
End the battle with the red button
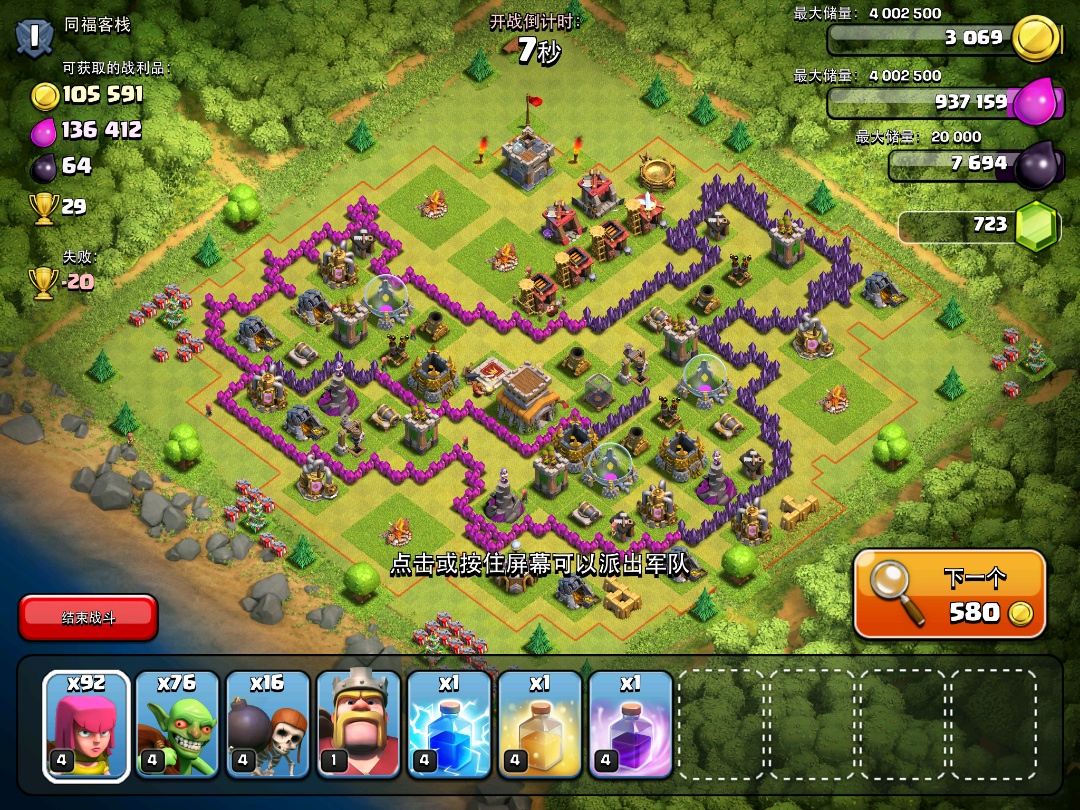point(88,617)
